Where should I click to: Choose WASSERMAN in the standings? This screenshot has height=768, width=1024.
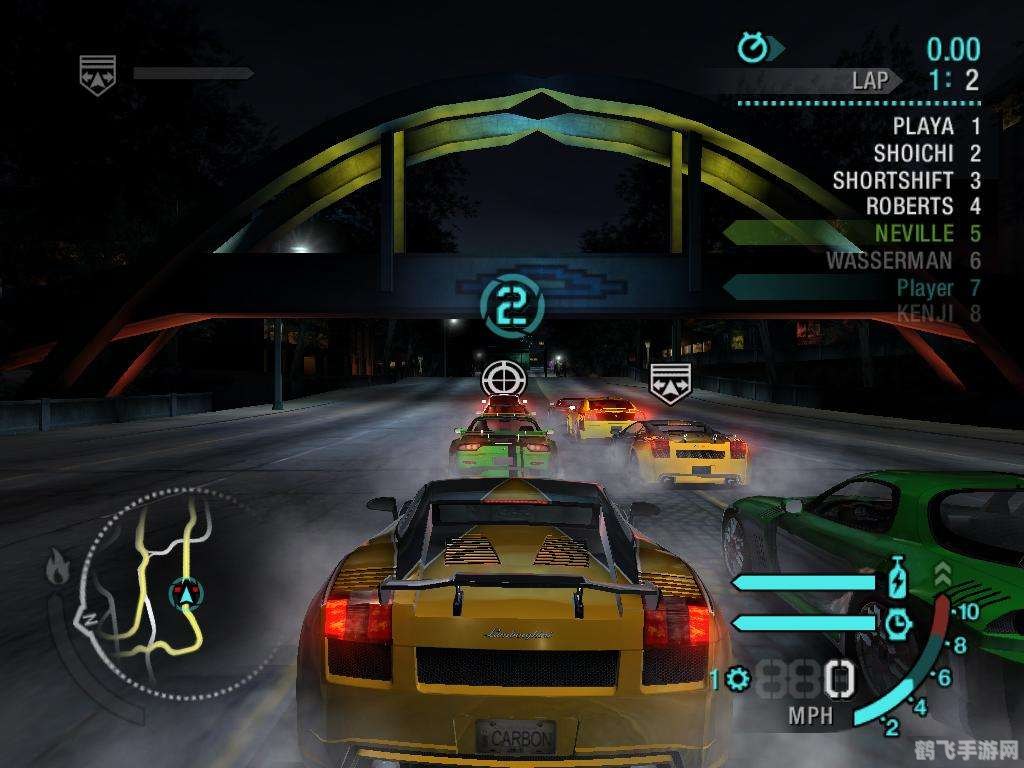pyautogui.click(x=889, y=261)
